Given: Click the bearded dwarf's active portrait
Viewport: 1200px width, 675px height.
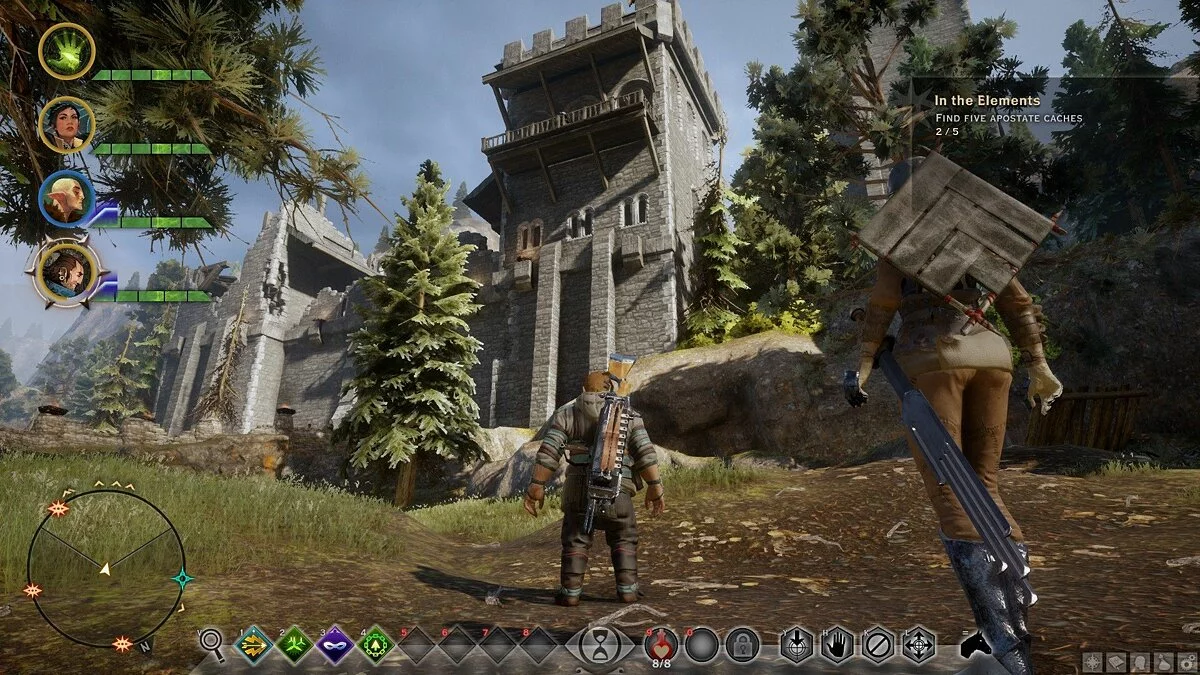Looking at the screenshot, I should click(68, 272).
